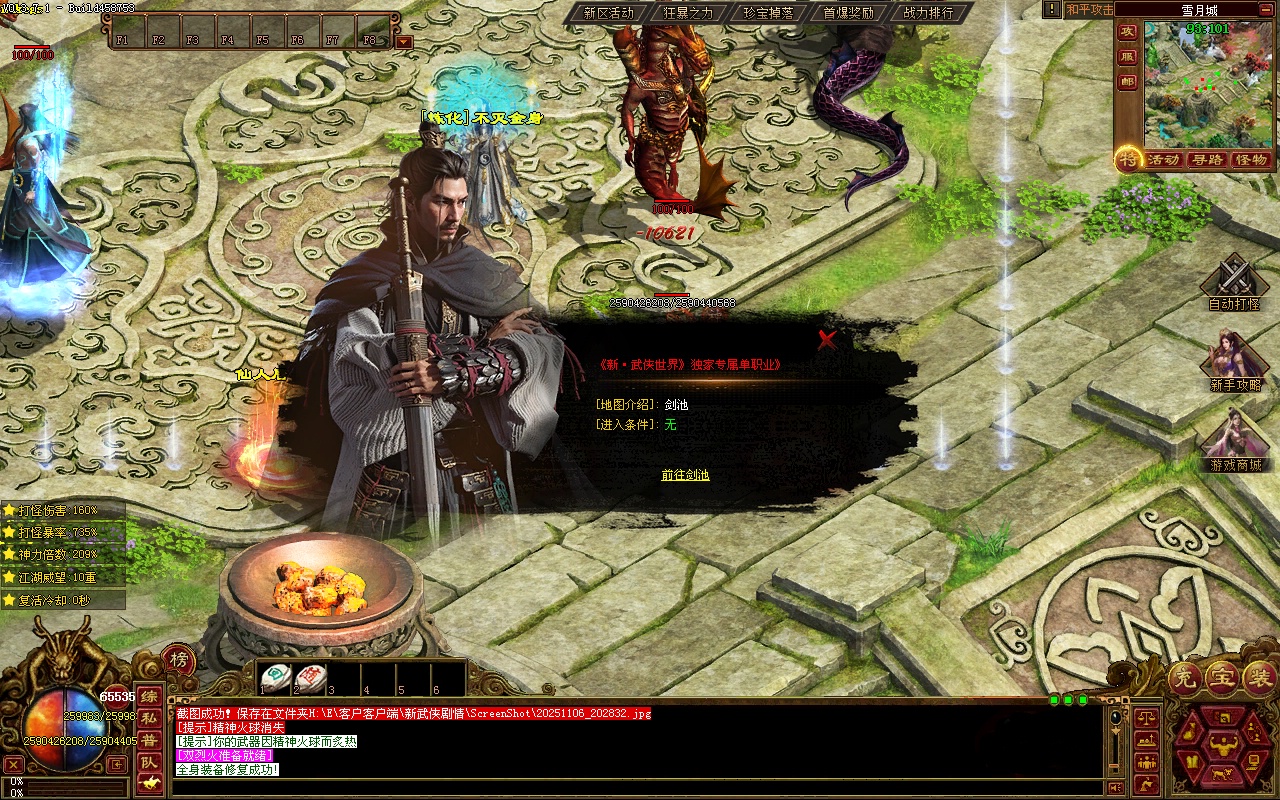This screenshot has height=800, width=1280.
Task: Open the 装 equipment round button
Action: point(1260,679)
